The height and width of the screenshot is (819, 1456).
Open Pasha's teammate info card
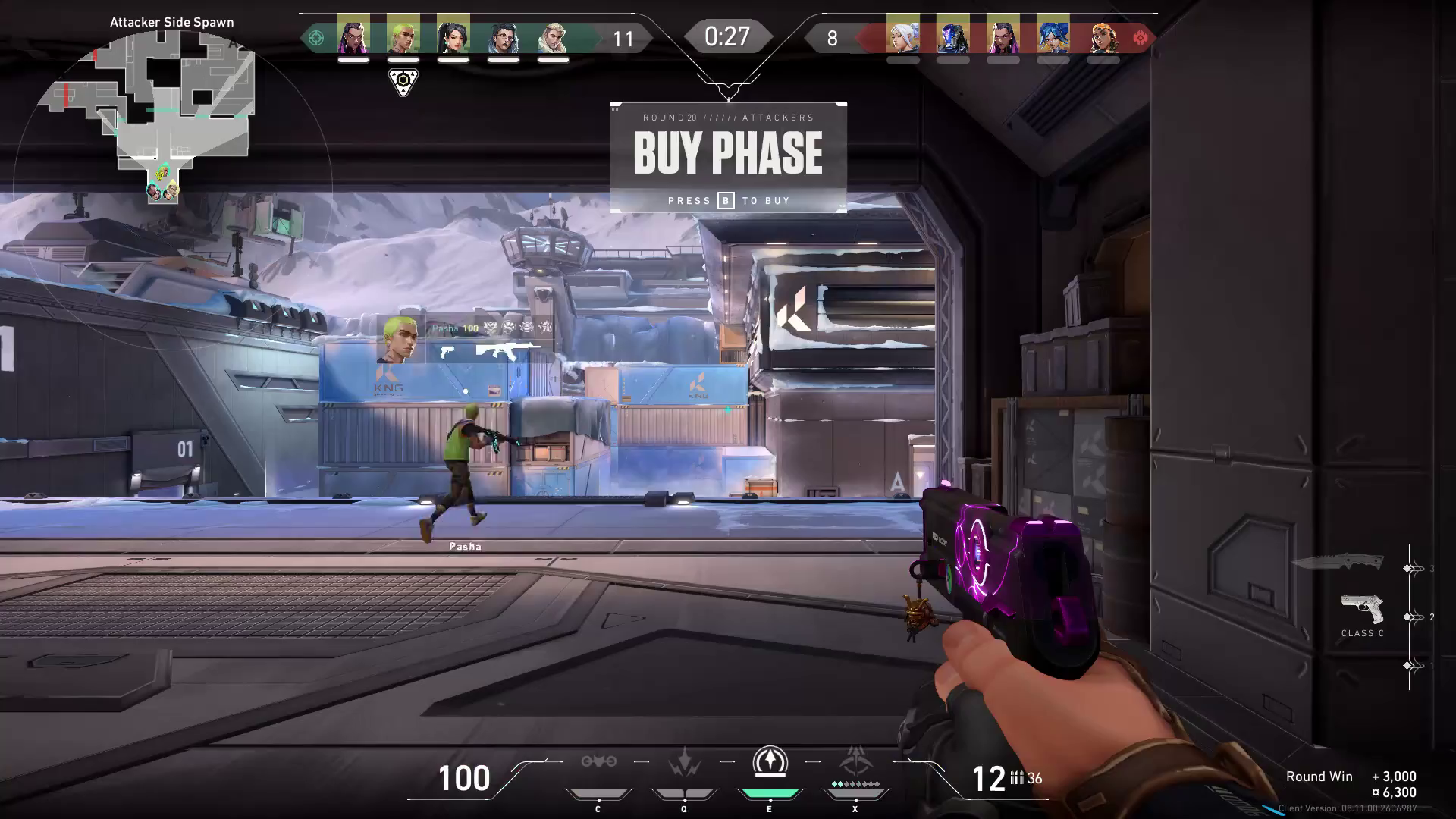pyautogui.click(x=466, y=339)
